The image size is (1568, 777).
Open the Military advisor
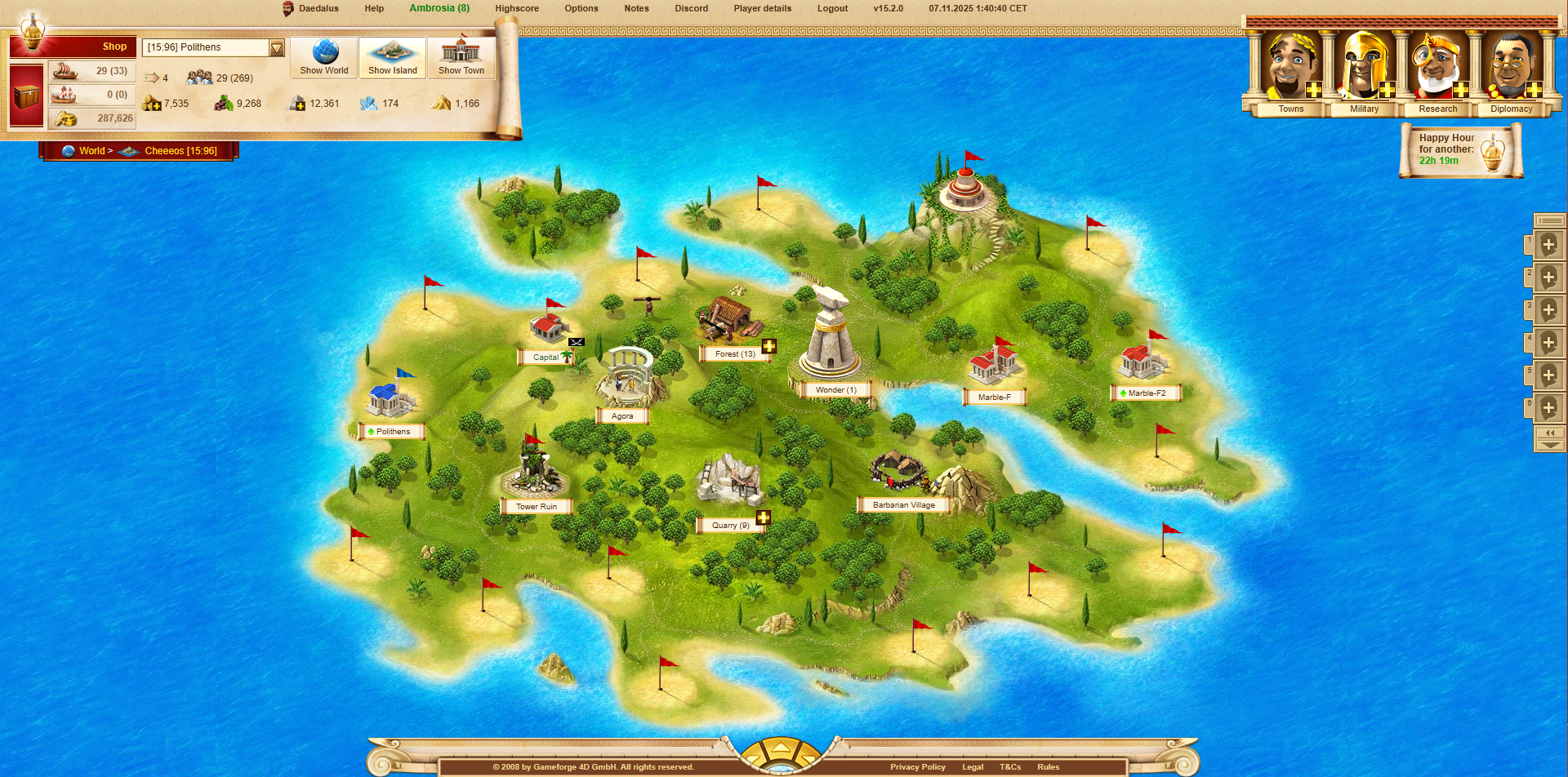click(x=1364, y=73)
